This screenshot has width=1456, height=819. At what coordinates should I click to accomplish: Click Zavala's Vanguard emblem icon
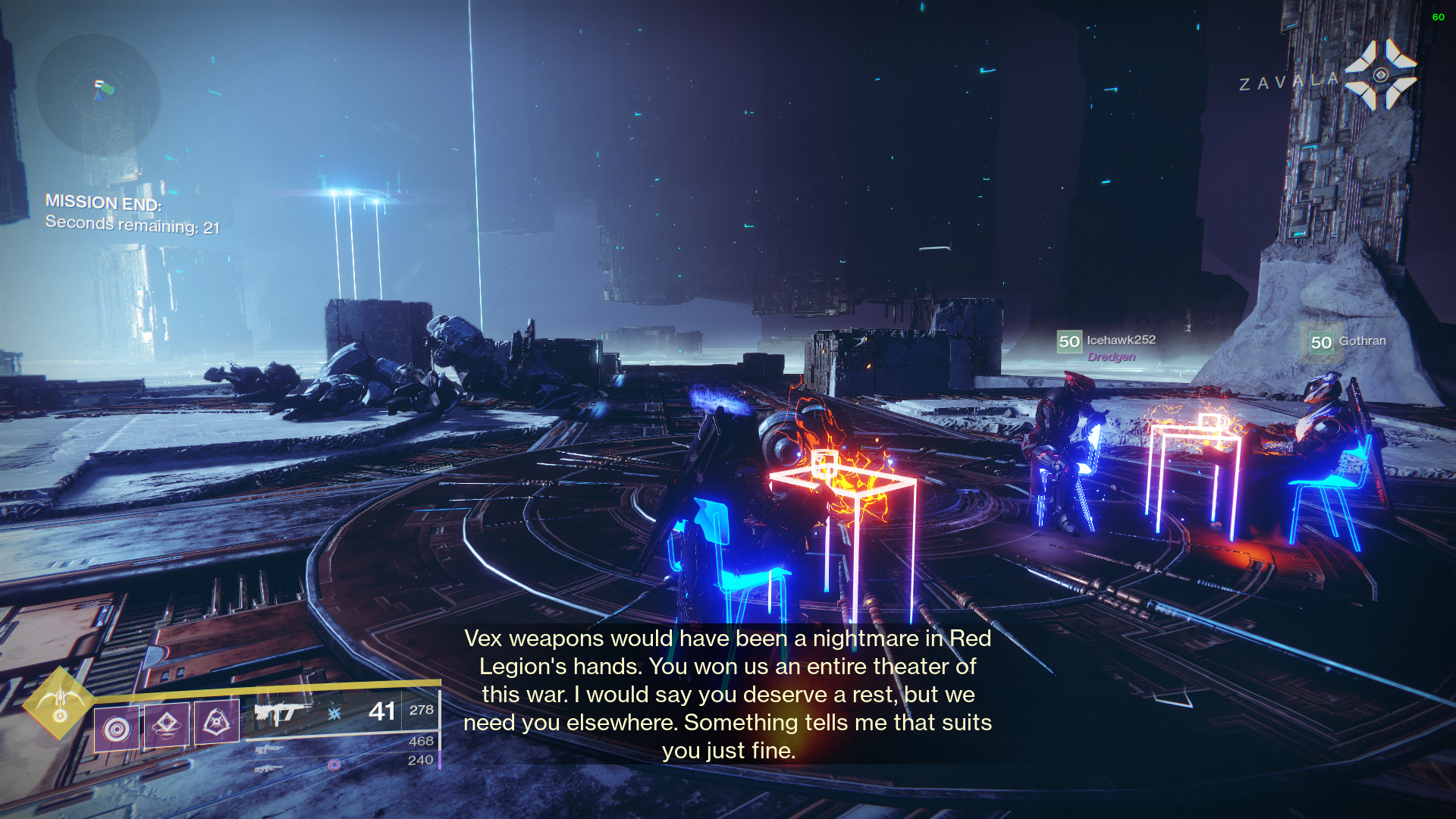pos(1380,75)
